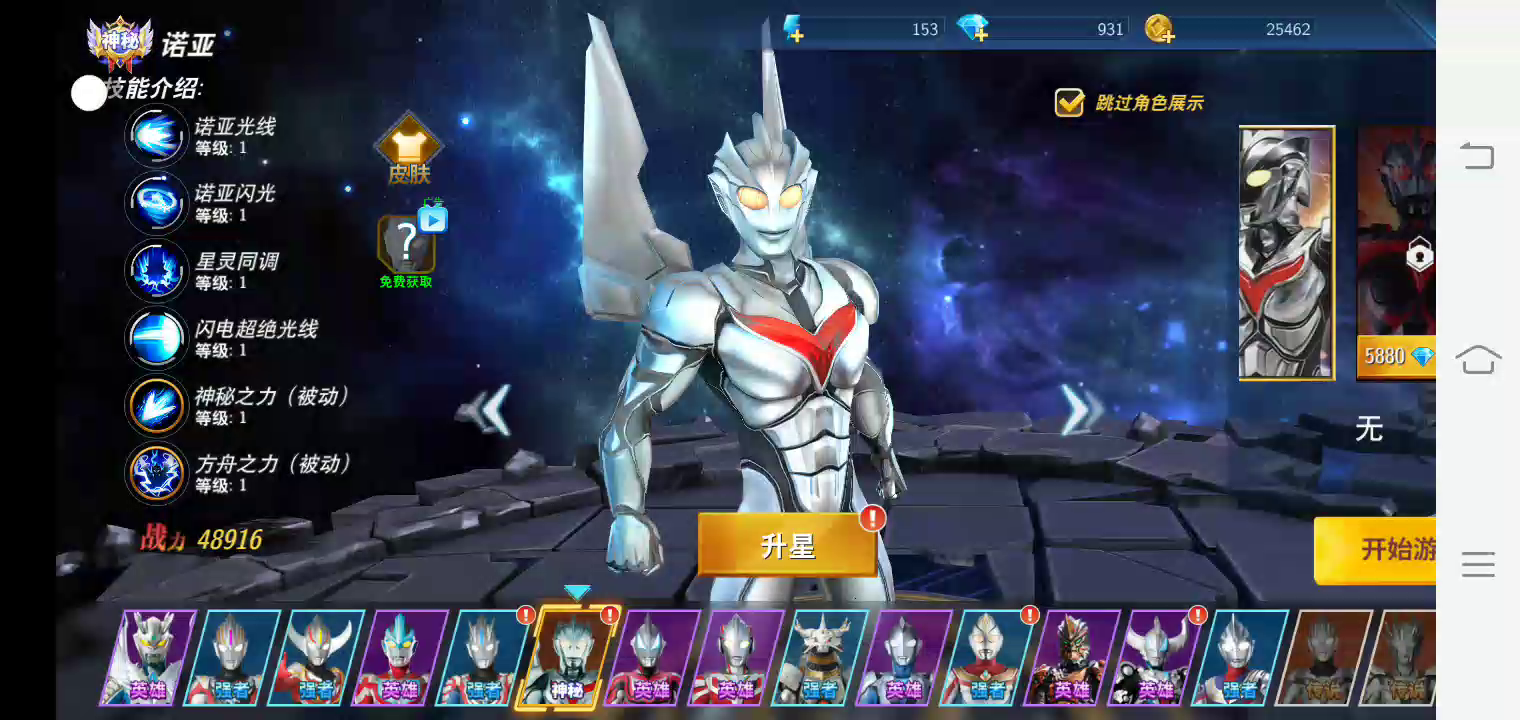Image resolution: width=1520 pixels, height=720 pixels.
Task: Toggle the 跳过角色展示 checkbox
Action: [1069, 102]
